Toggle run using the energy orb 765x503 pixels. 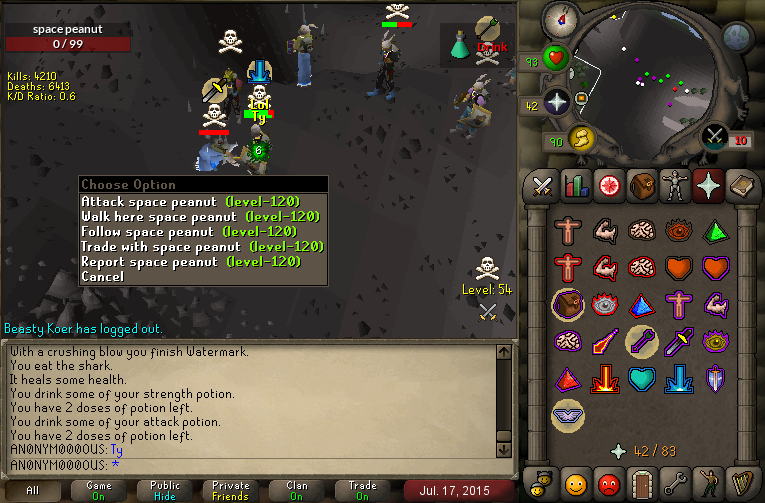click(579, 138)
